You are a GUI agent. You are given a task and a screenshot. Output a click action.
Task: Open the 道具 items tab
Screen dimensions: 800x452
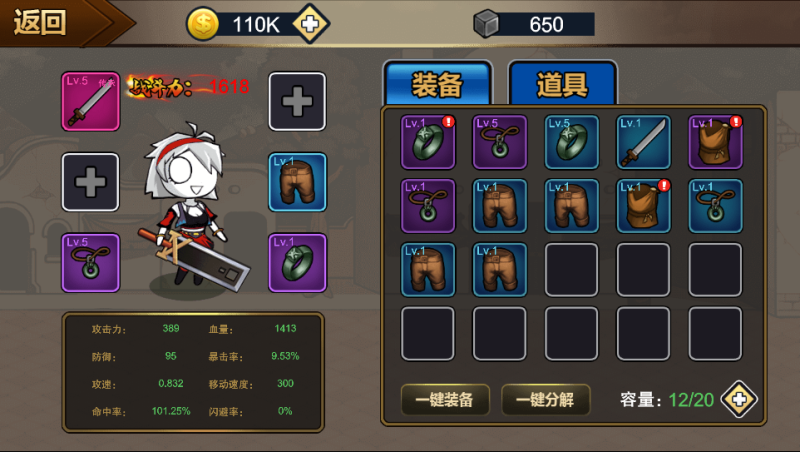click(x=562, y=85)
